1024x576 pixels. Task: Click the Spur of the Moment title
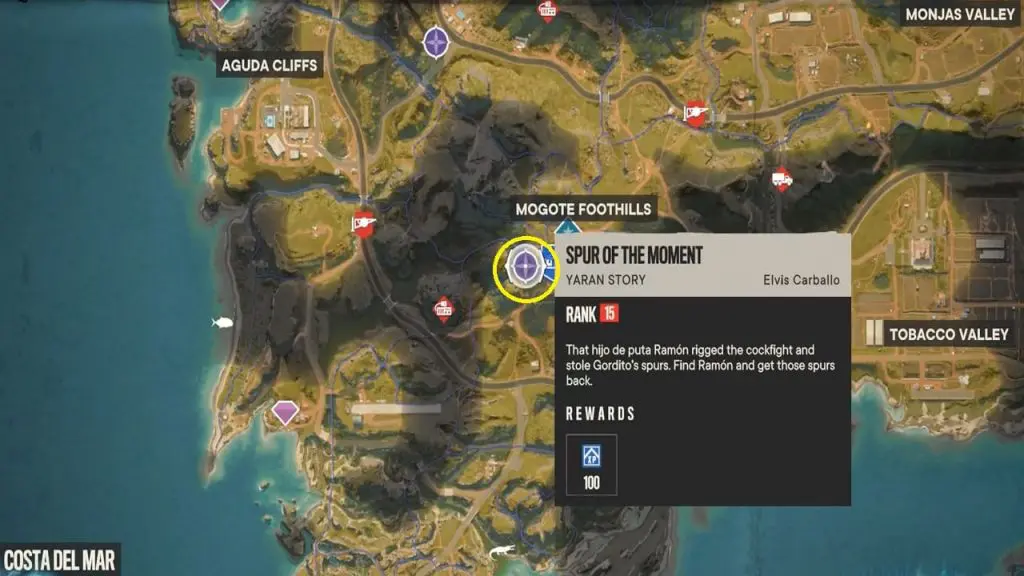(x=634, y=256)
